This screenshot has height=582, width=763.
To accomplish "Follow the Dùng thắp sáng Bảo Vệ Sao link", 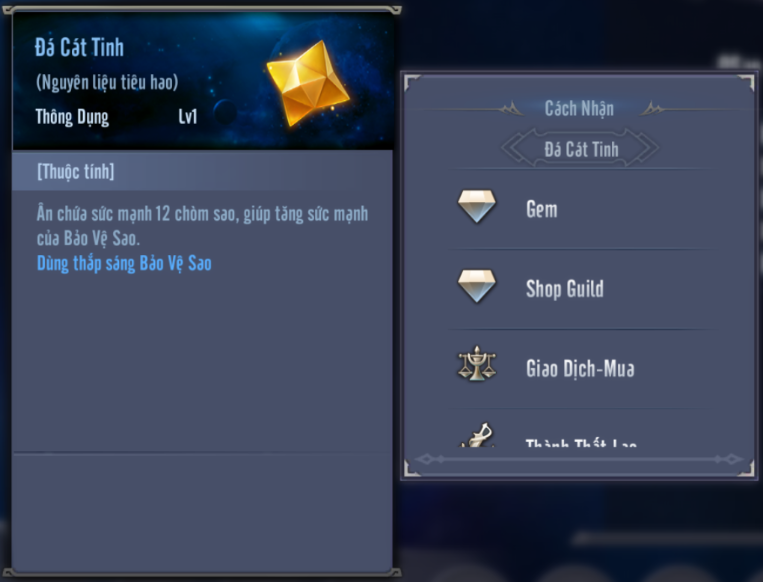I will [x=124, y=264].
